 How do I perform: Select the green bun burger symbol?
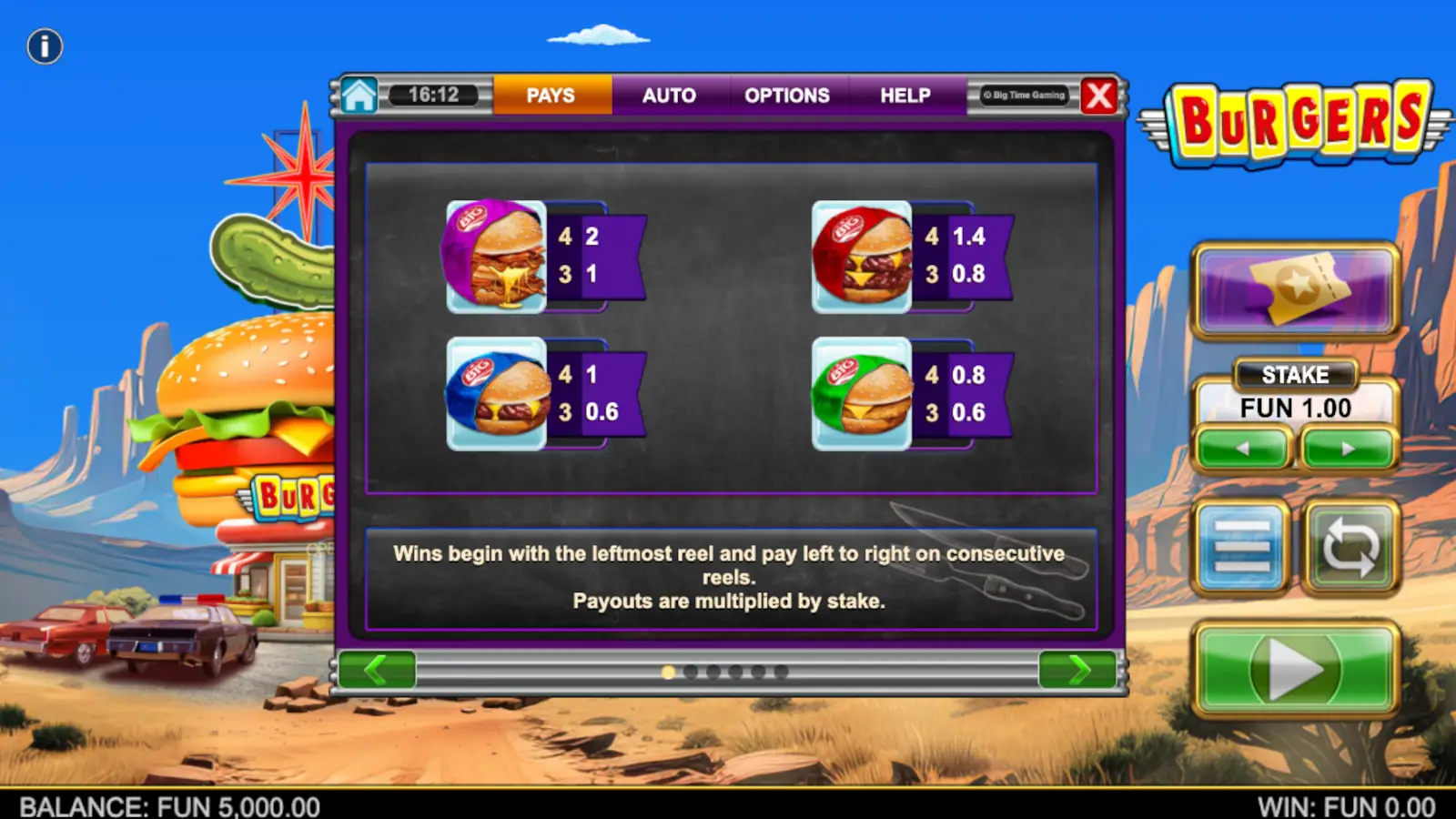tap(863, 395)
